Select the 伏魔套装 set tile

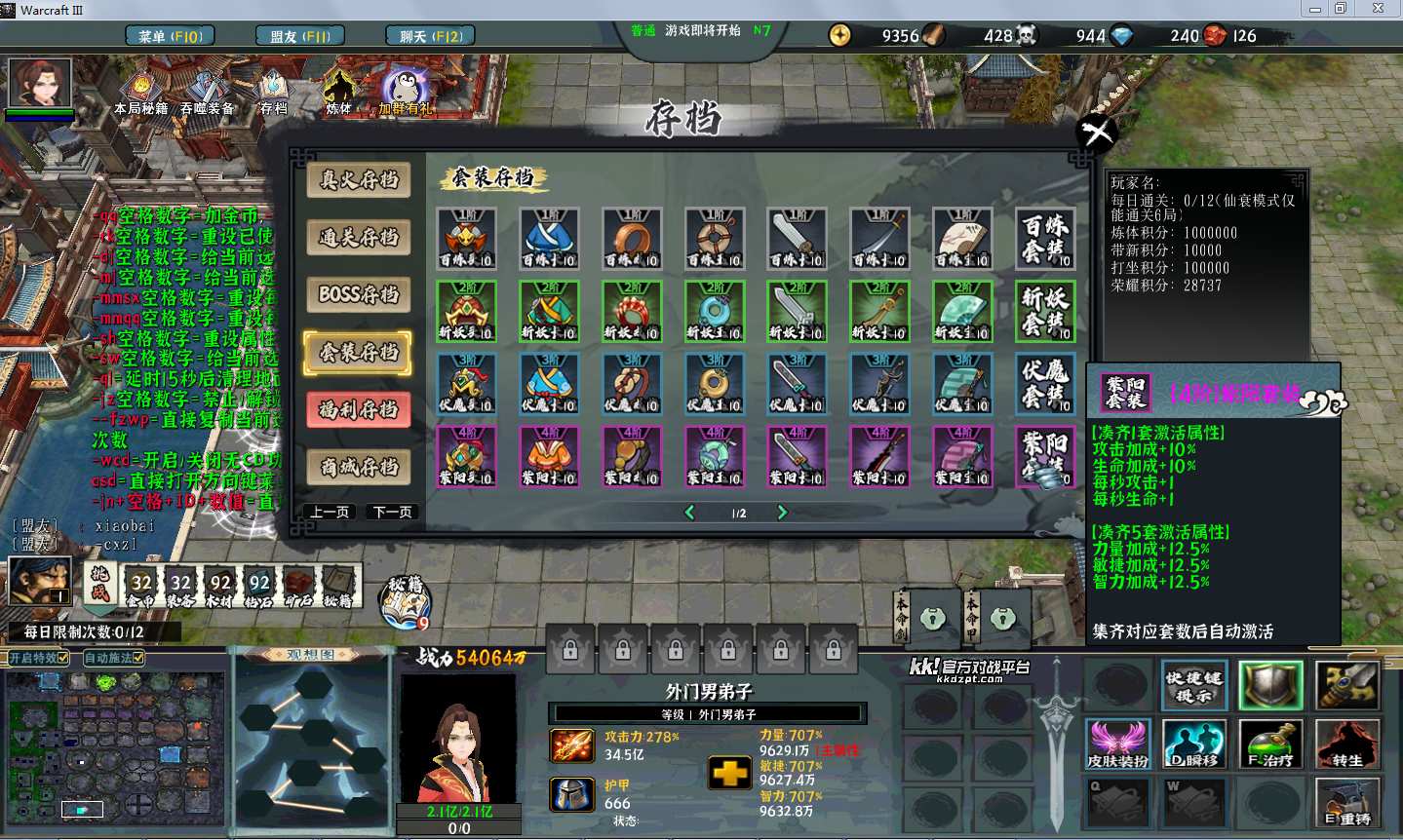coord(1045,383)
